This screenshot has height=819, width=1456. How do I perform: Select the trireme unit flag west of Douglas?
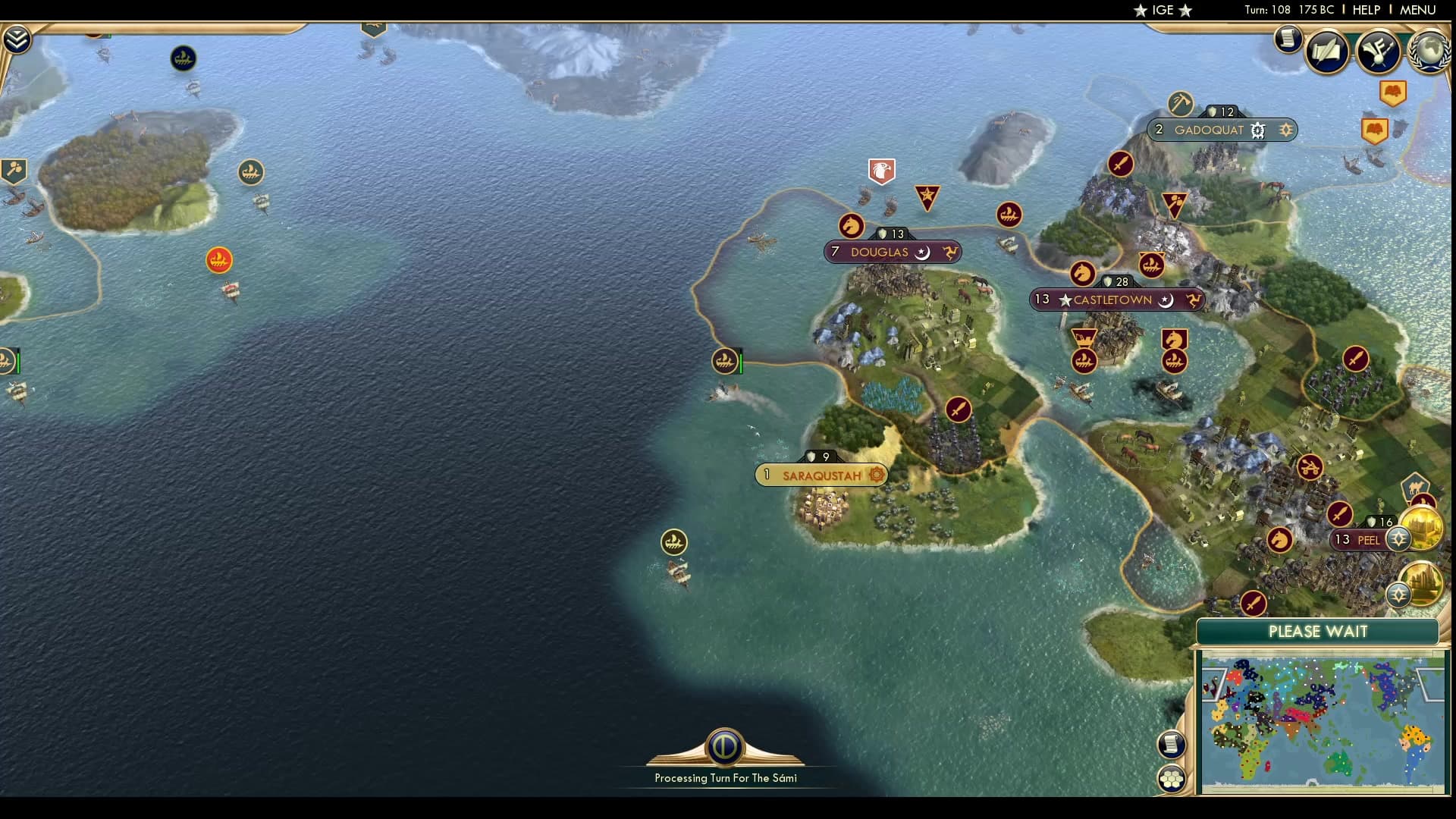[724, 362]
